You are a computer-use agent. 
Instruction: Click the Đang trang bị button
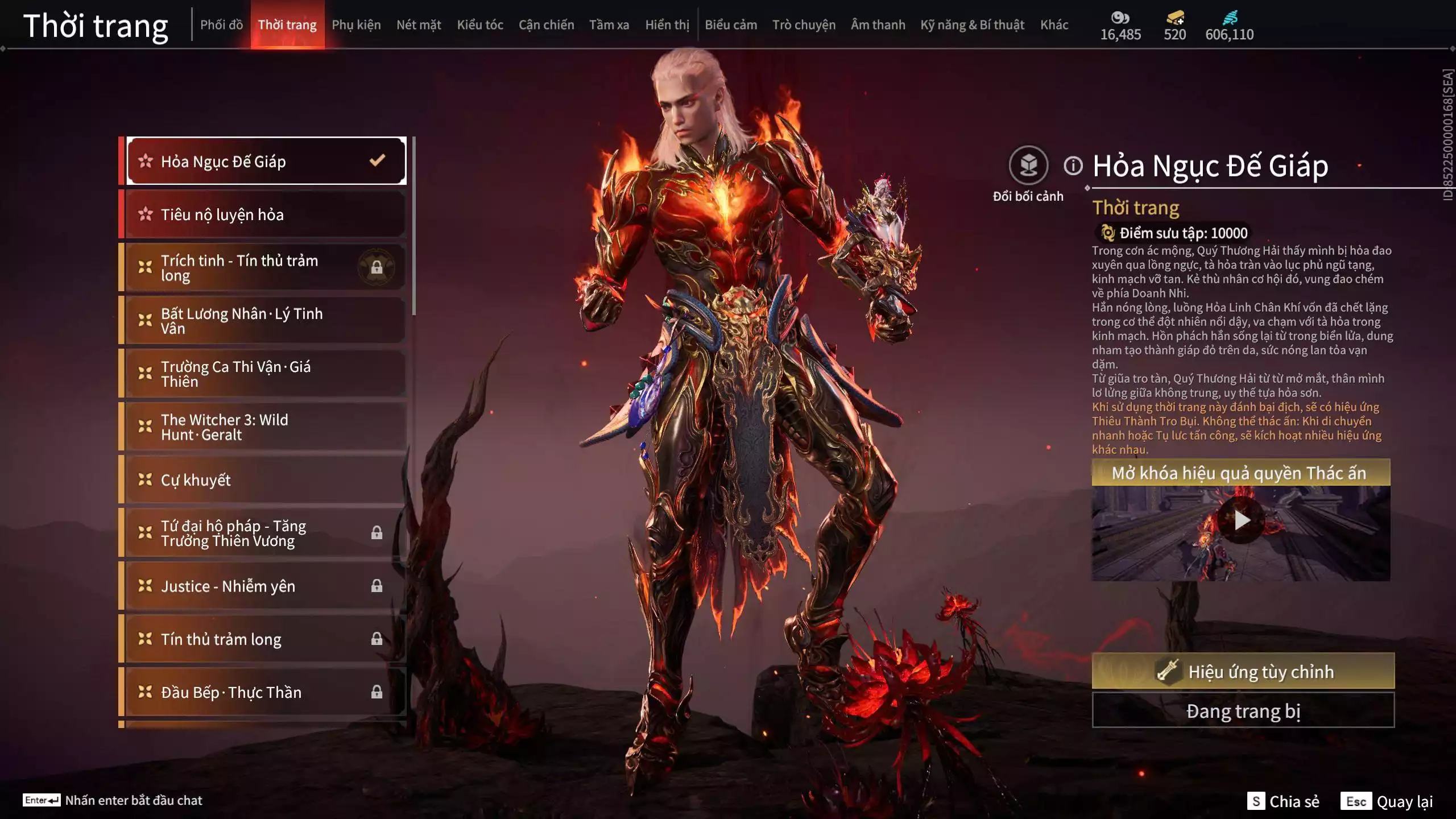pyautogui.click(x=1243, y=711)
